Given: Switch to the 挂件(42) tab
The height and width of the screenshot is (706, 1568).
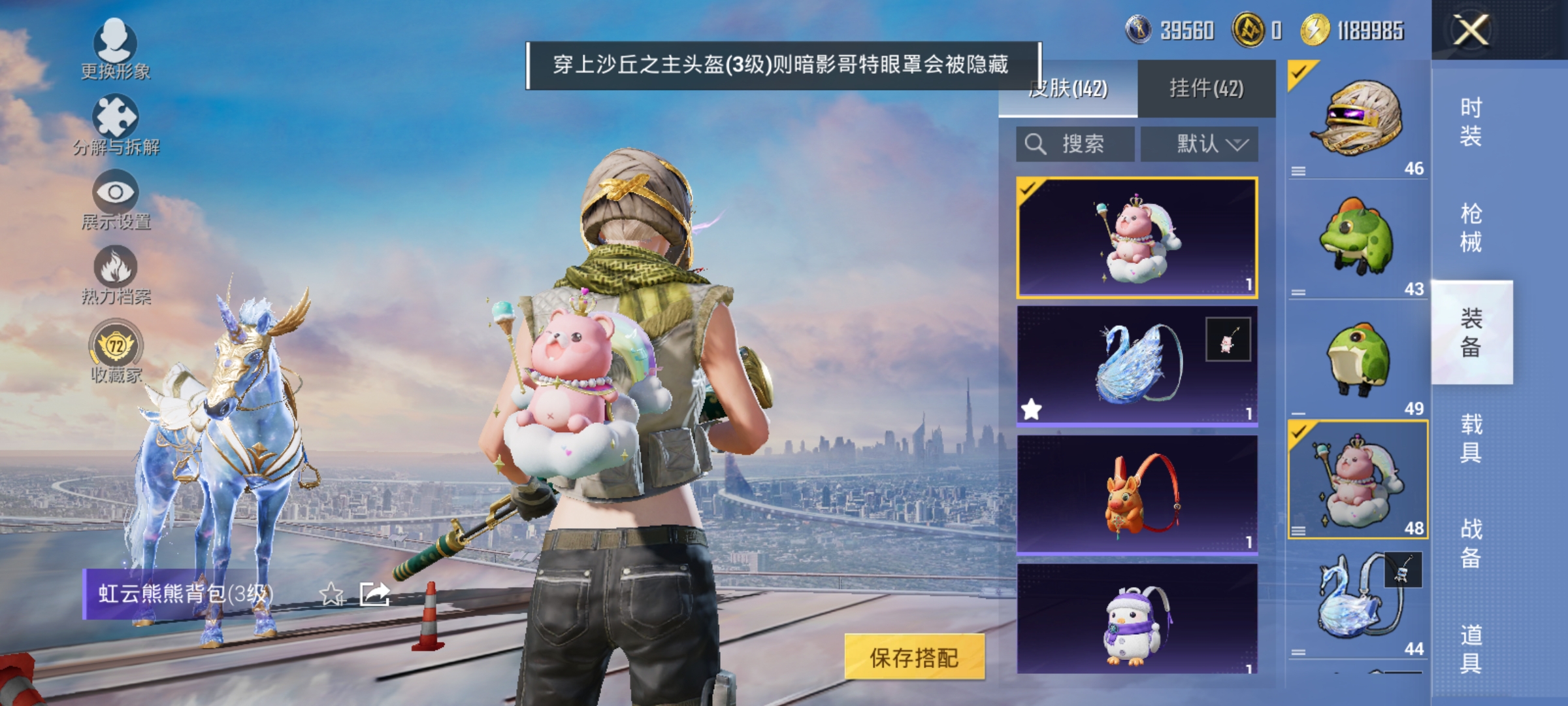Looking at the screenshot, I should coord(1207,88).
